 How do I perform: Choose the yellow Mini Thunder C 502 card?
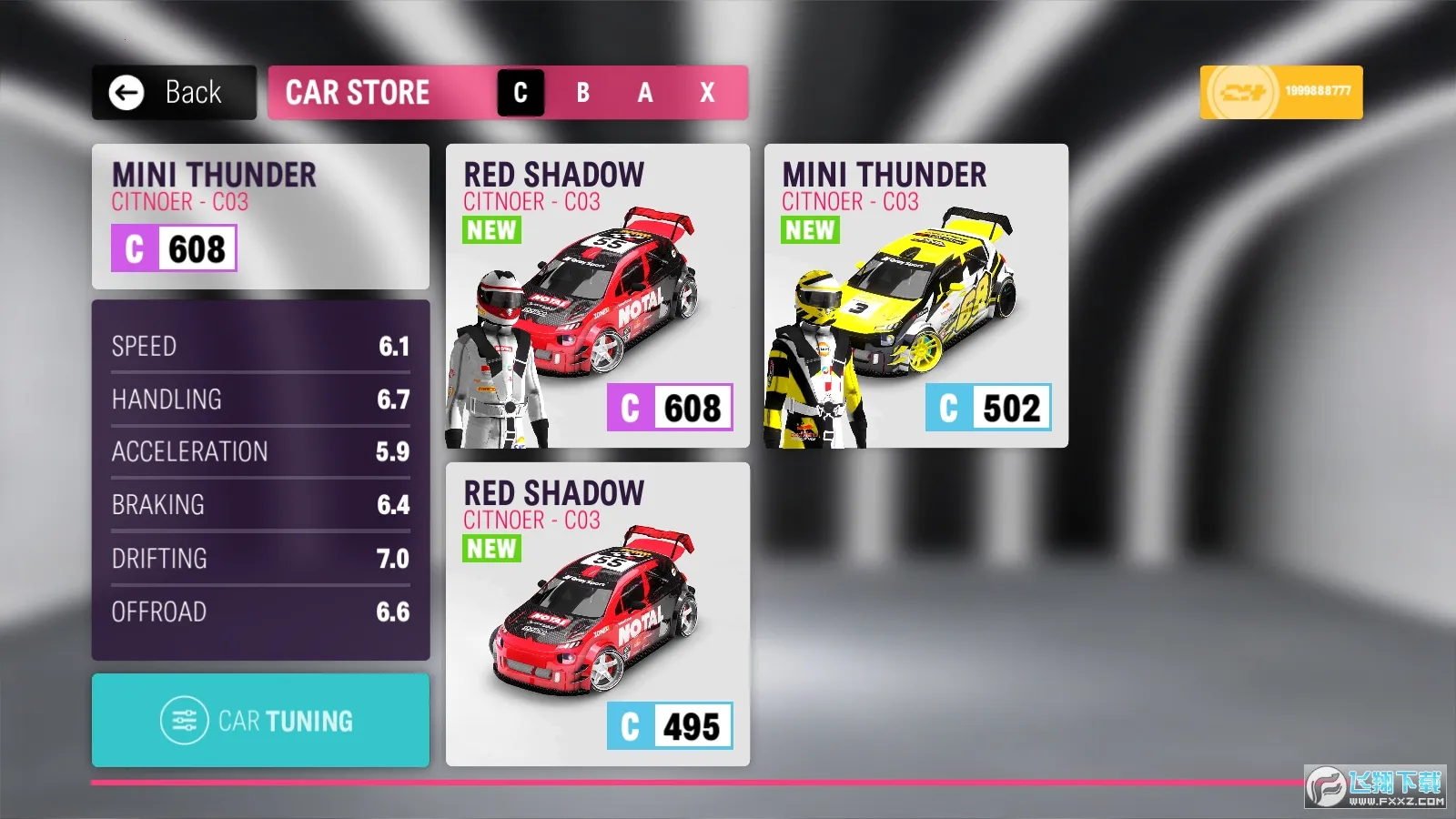(915, 296)
